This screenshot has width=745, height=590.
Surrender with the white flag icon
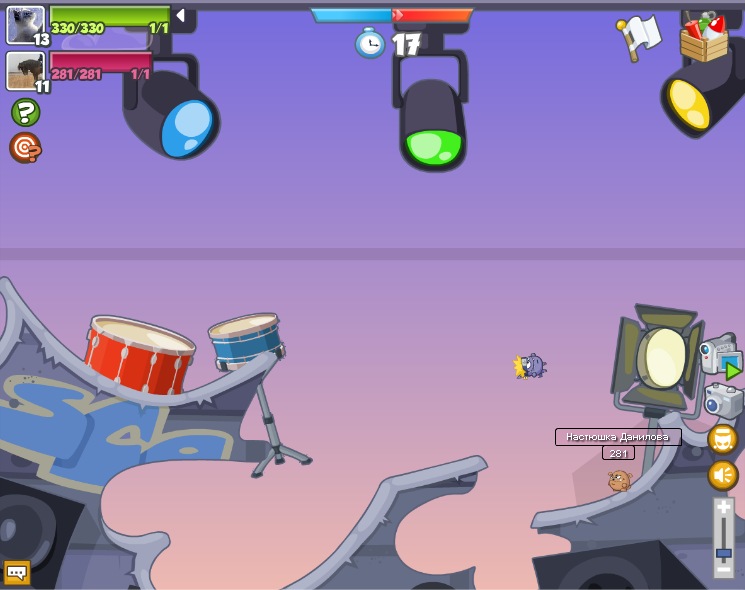(x=640, y=37)
